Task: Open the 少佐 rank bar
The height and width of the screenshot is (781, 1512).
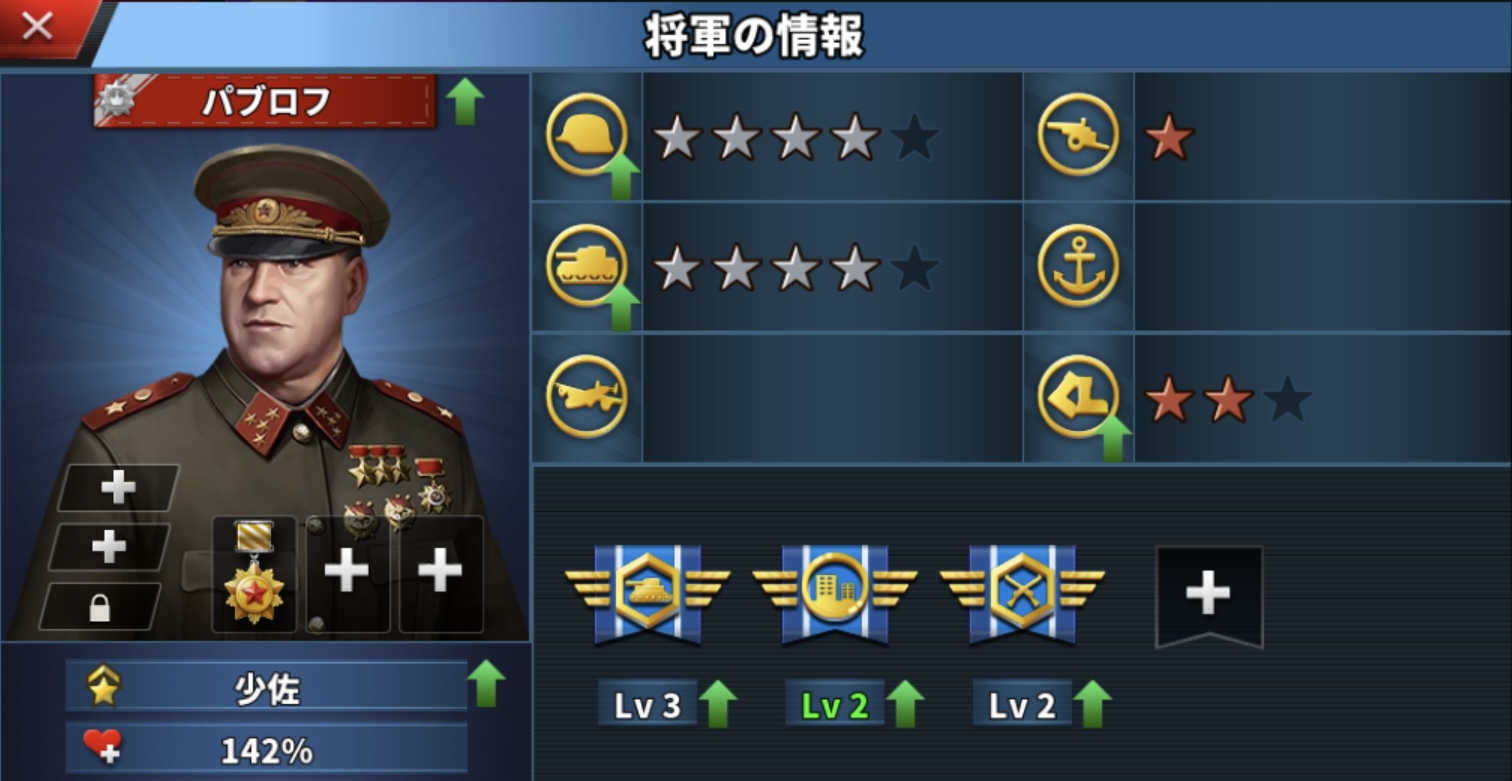Action: click(x=266, y=686)
